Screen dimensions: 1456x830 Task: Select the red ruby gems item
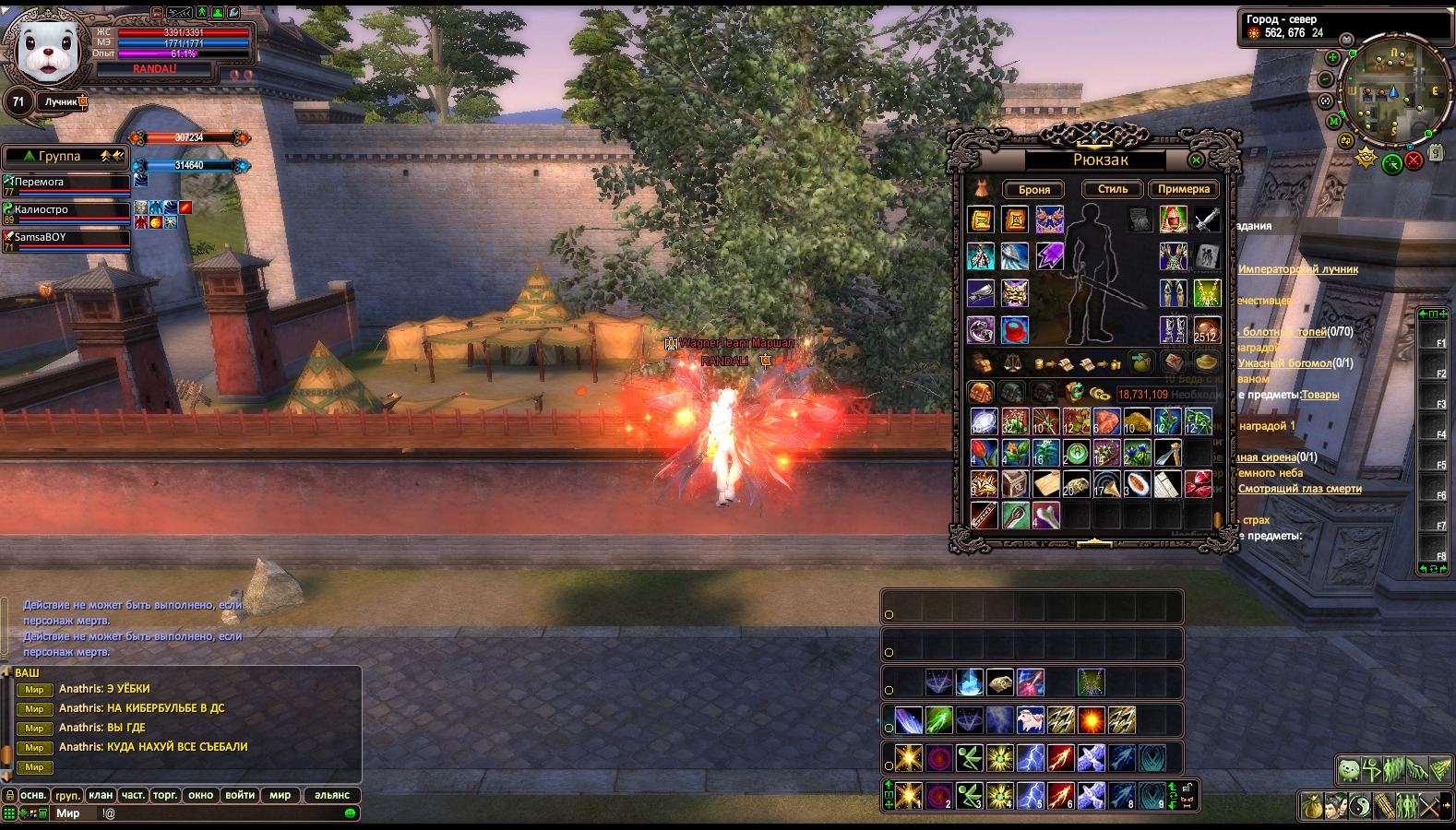point(1198,484)
